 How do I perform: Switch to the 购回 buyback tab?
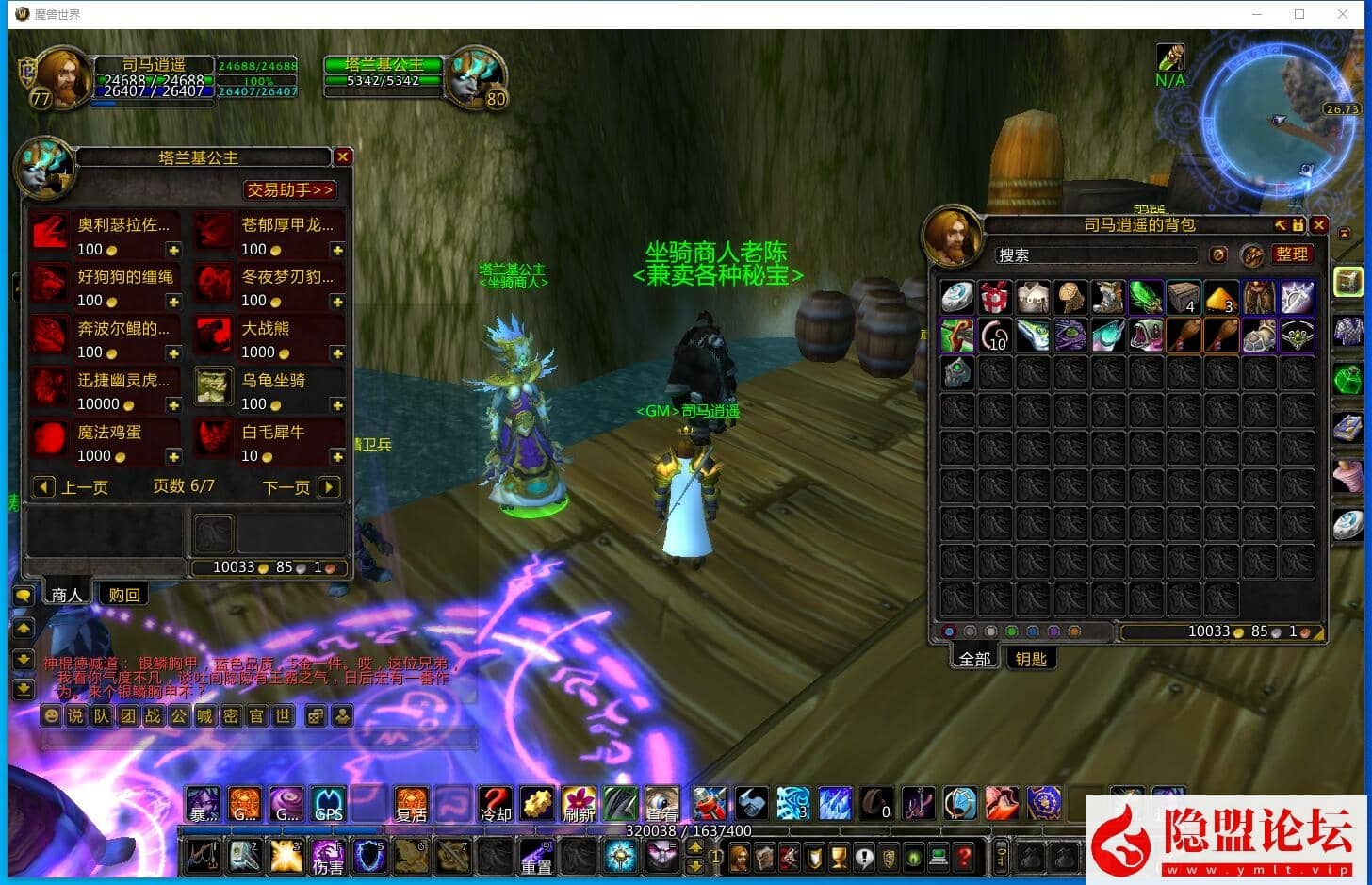click(x=124, y=595)
